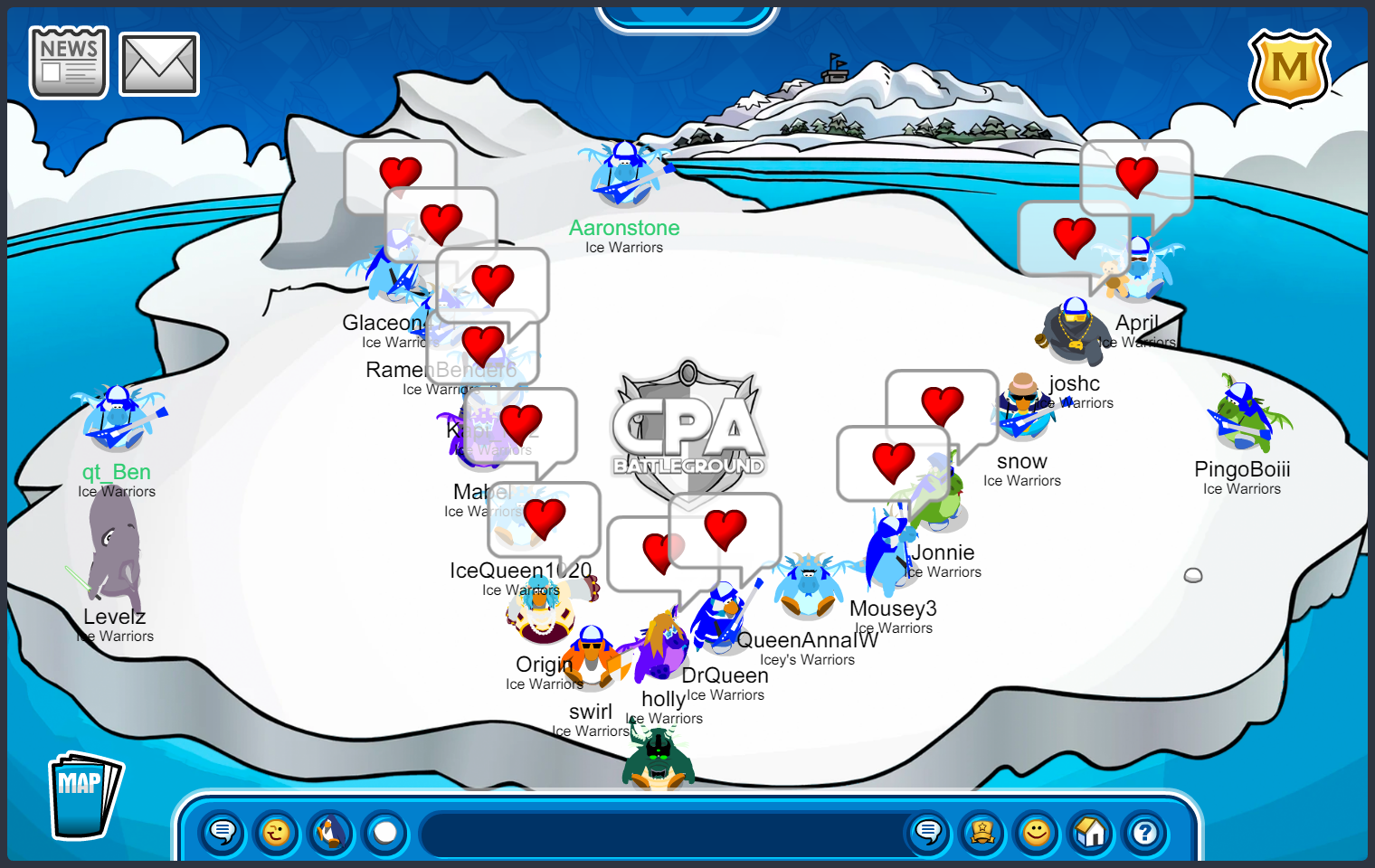The image size is (1375, 868).
Task: Expand the blue tab at top center
Action: click(x=687, y=16)
